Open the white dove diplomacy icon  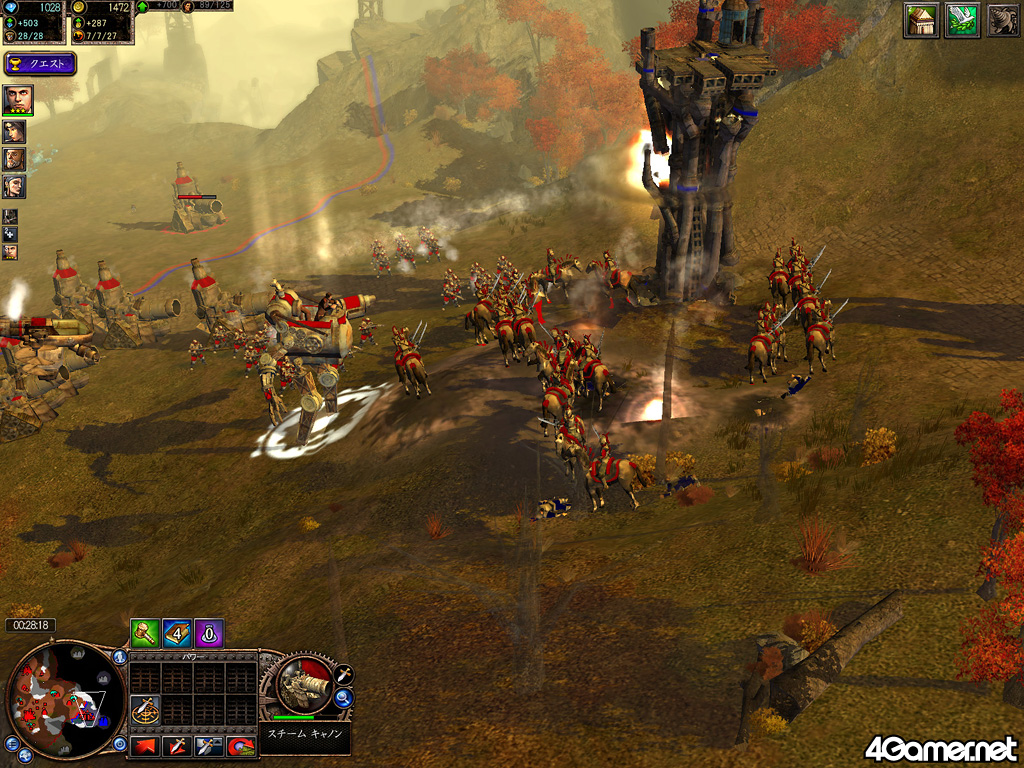[x=961, y=20]
